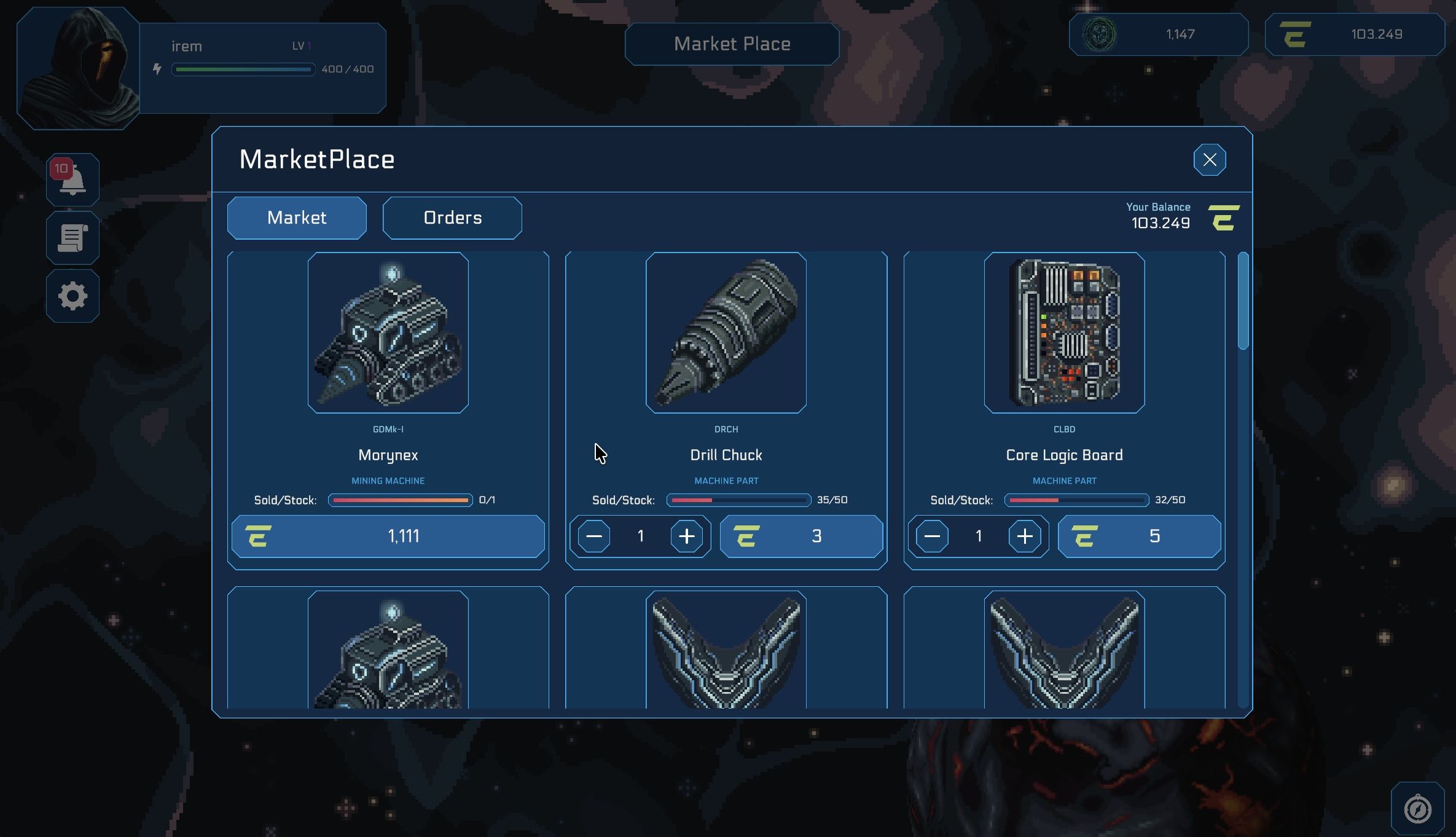This screenshot has height=837, width=1456.
Task: Click the marketplace list scrollbar
Action: click(1243, 301)
